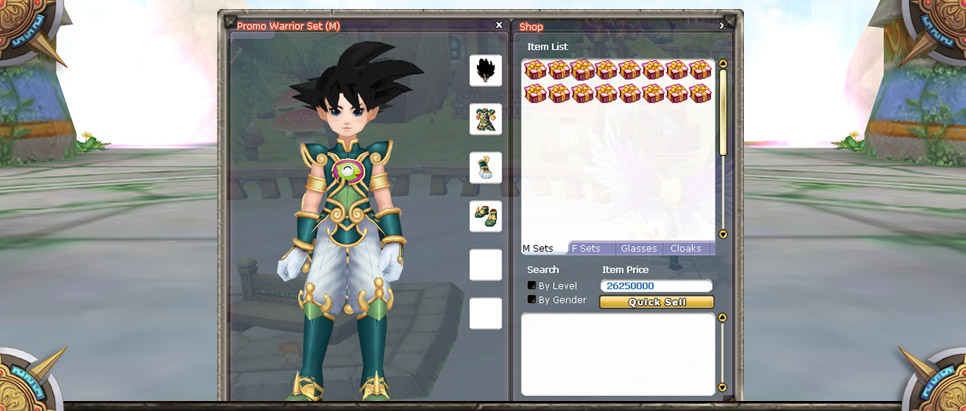Click the item list scroll-up arrow

click(723, 65)
